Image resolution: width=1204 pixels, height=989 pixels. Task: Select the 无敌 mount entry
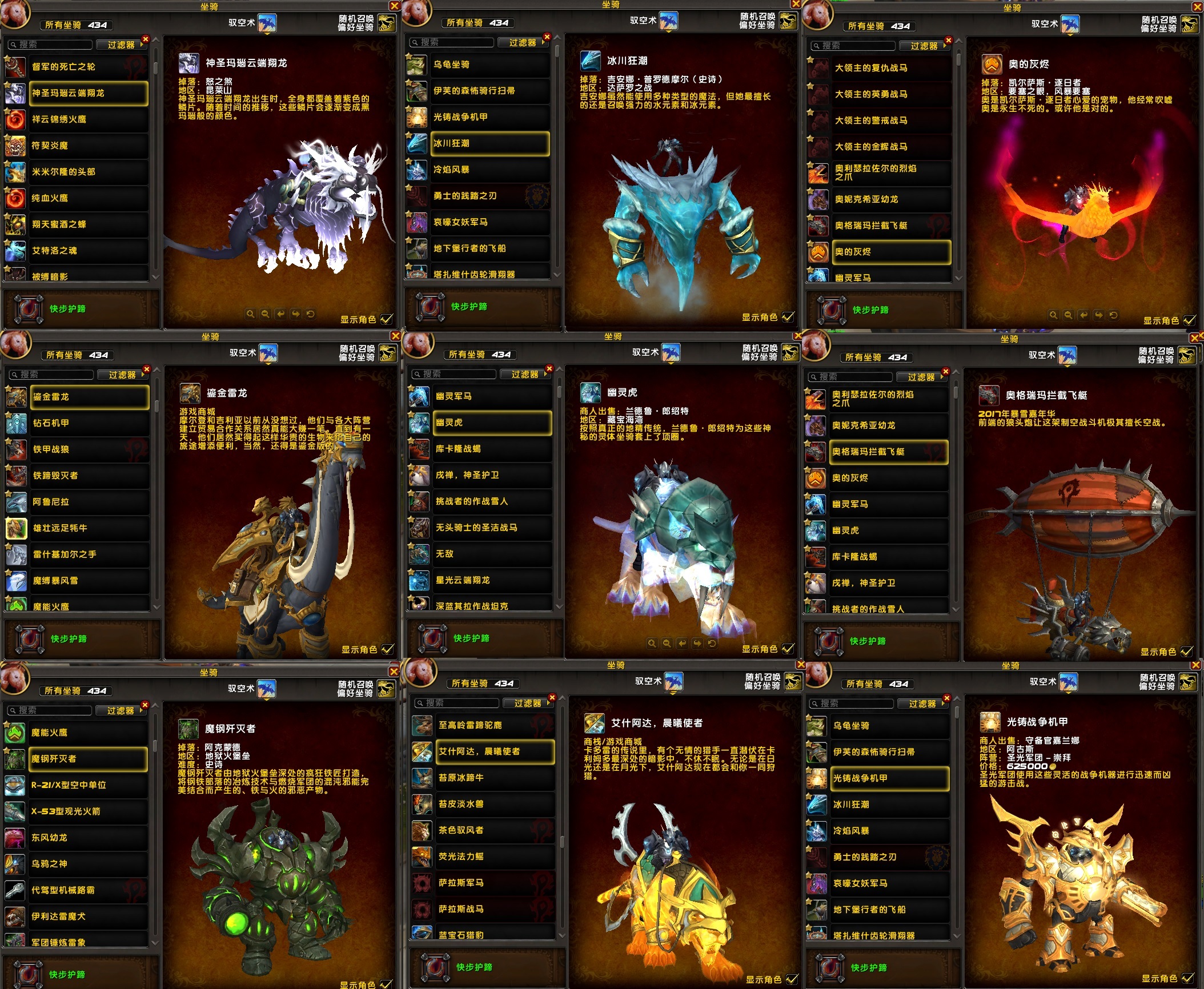pyautogui.click(x=492, y=554)
